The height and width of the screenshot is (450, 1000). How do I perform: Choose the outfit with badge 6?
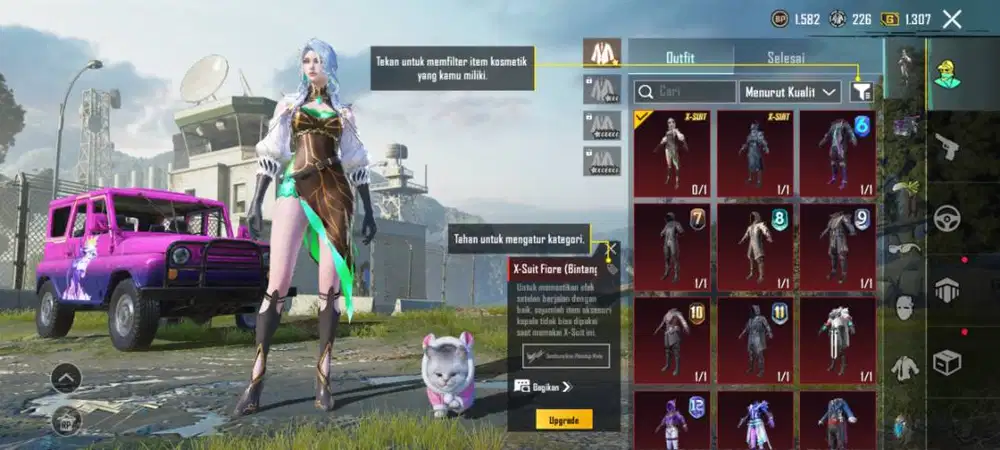(838, 152)
